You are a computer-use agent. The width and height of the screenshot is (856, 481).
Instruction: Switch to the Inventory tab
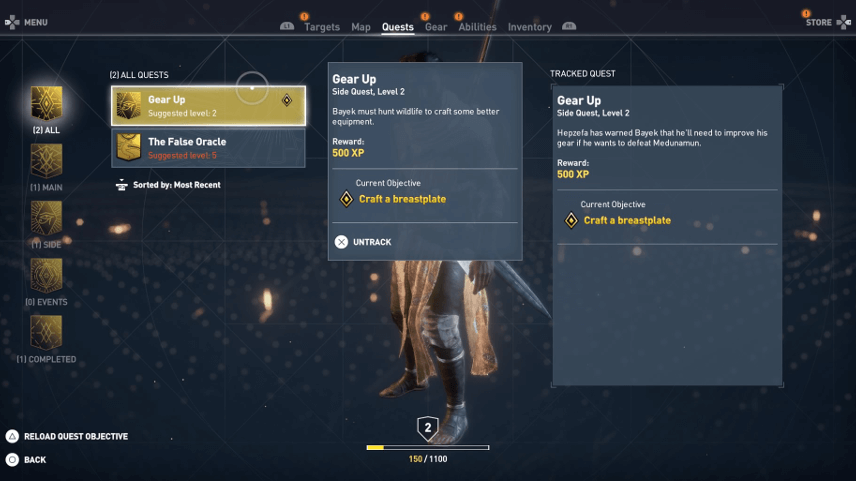529,27
